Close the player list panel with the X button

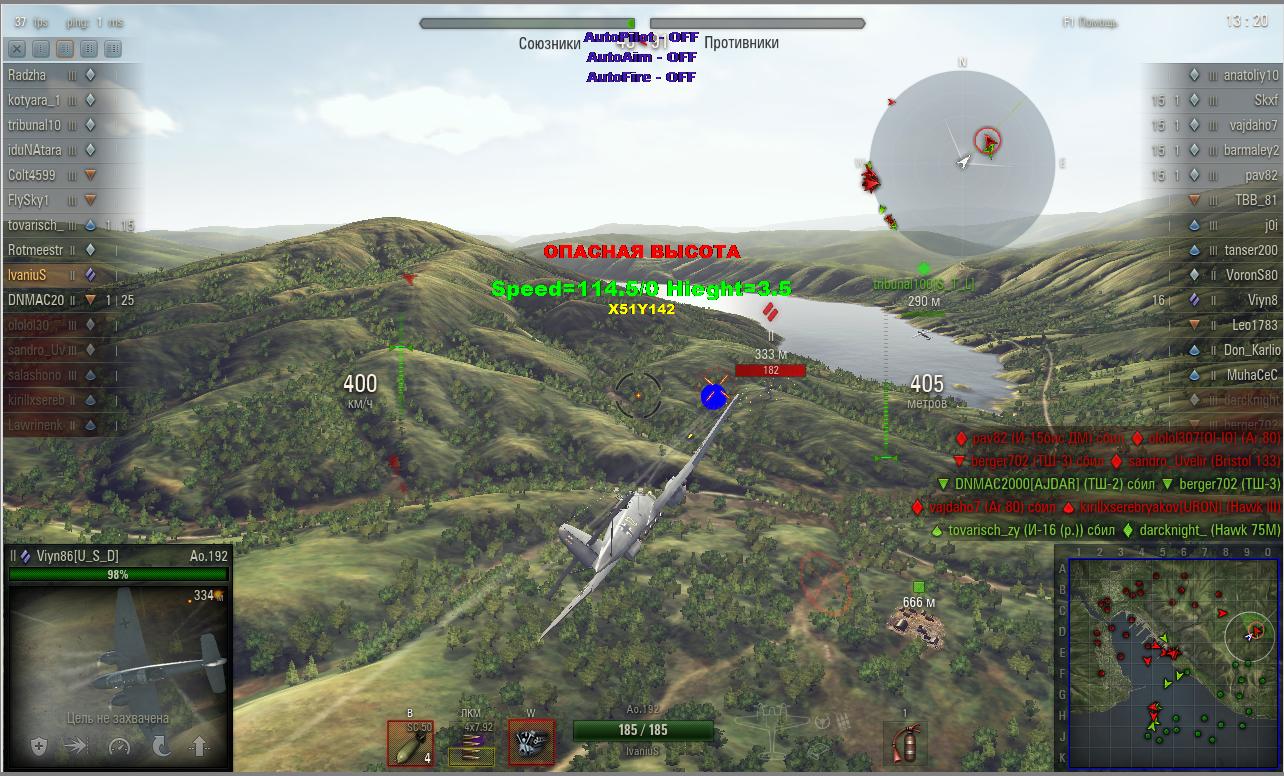pyautogui.click(x=17, y=48)
